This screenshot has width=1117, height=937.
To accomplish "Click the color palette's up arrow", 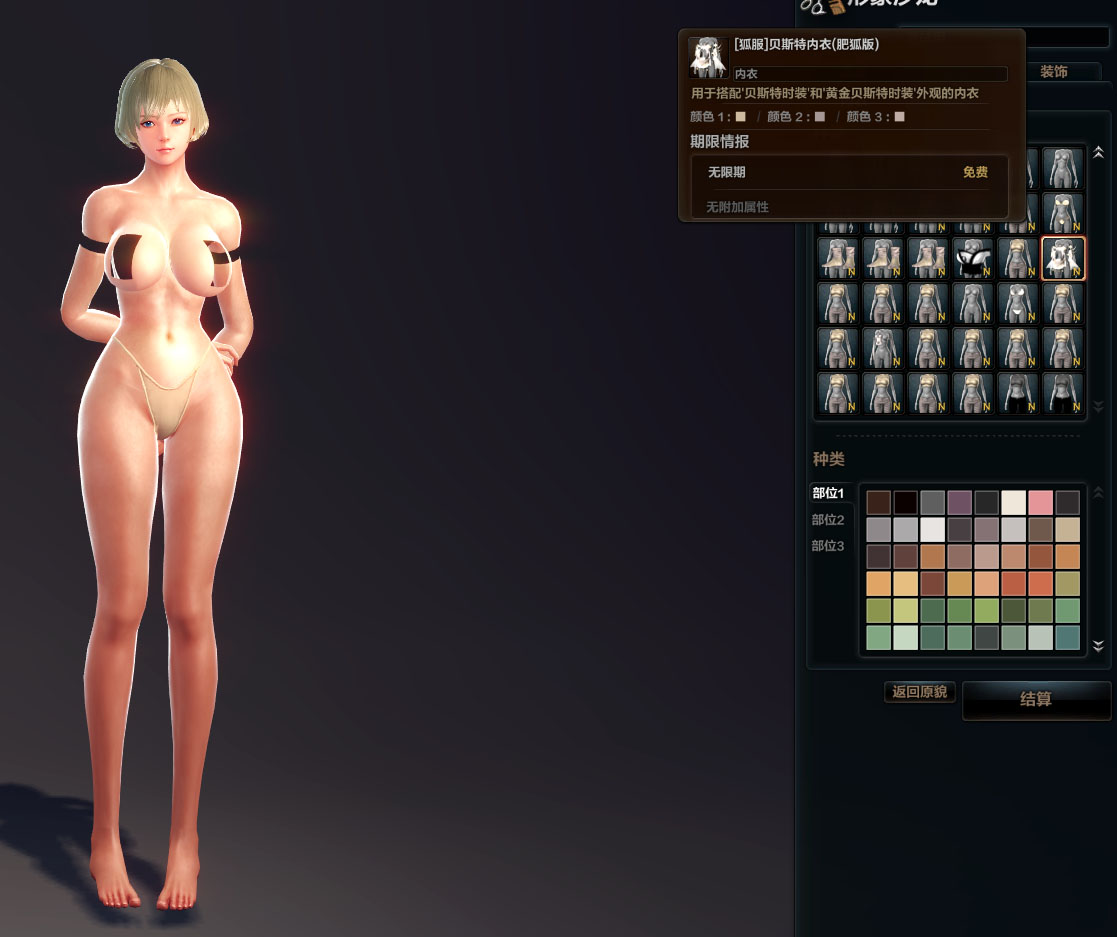I will coord(1098,493).
